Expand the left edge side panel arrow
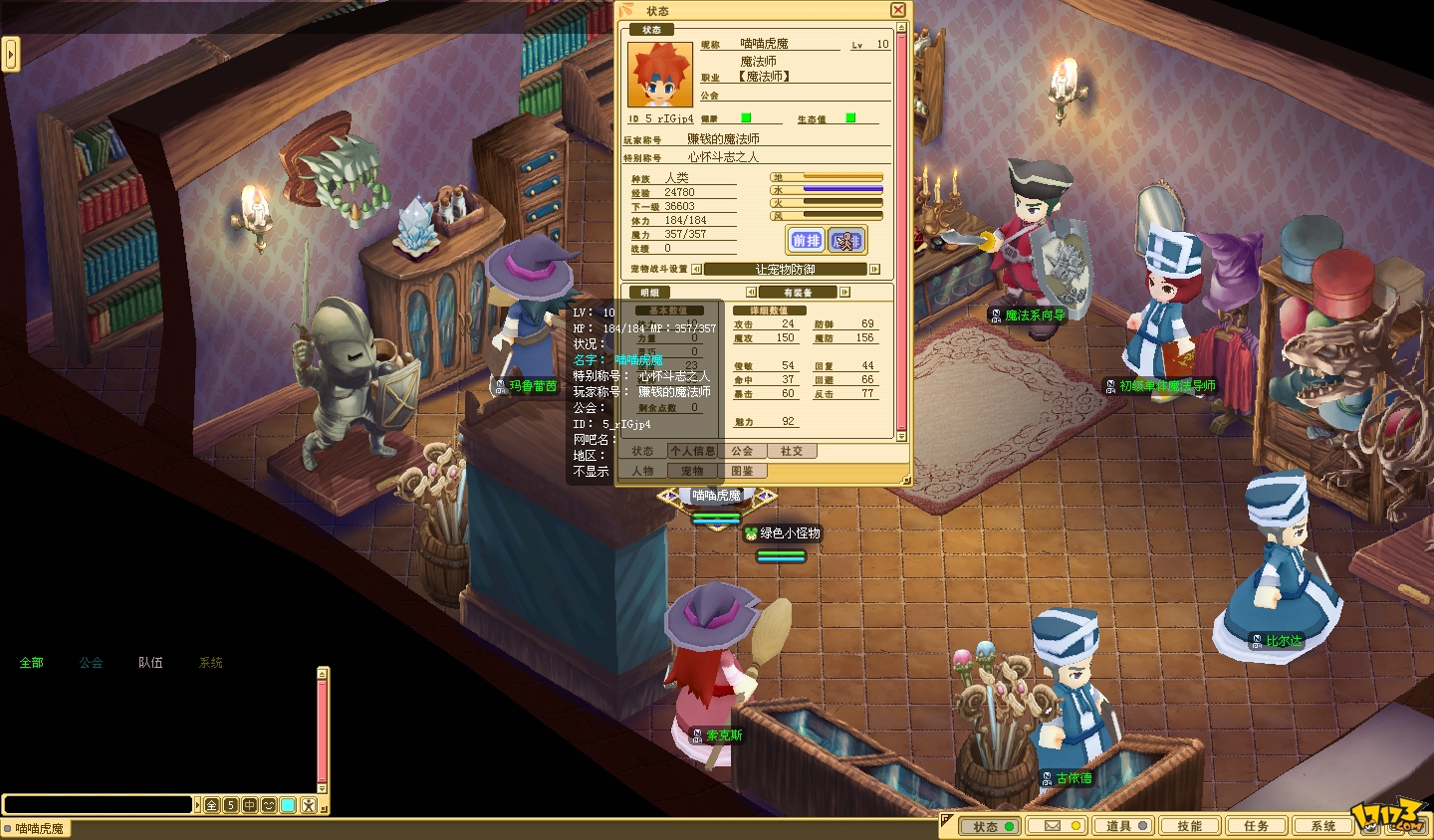The image size is (1434, 840). pyautogui.click(x=11, y=54)
